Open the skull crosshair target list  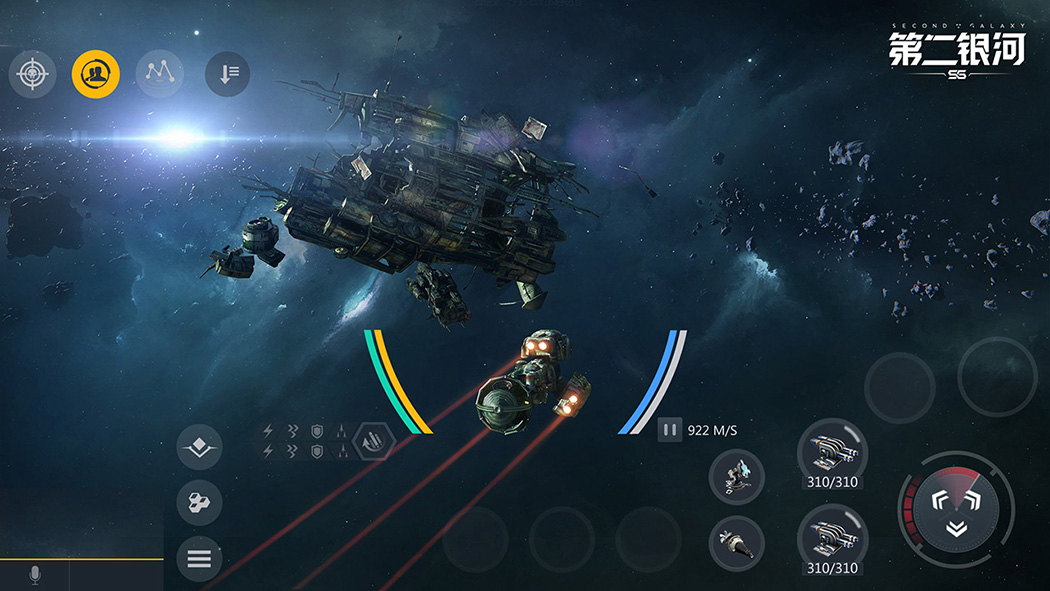point(33,74)
